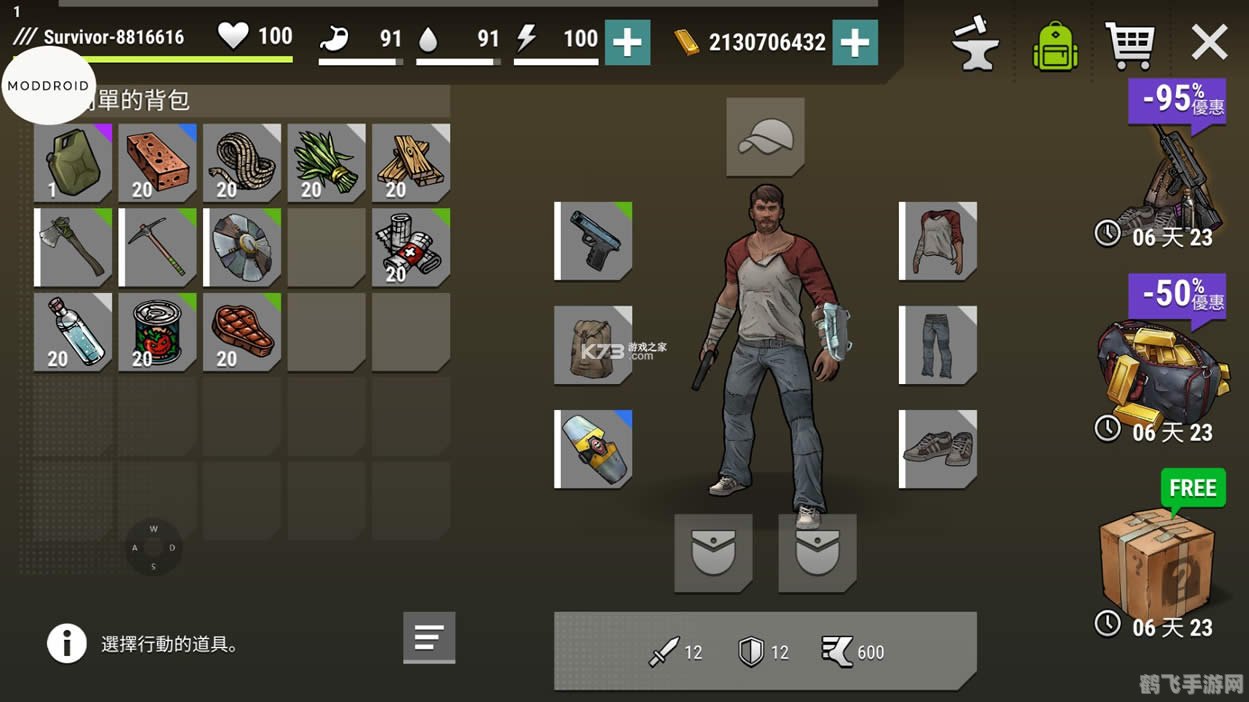
Task: Click the equipped jeans slot
Action: click(x=939, y=345)
